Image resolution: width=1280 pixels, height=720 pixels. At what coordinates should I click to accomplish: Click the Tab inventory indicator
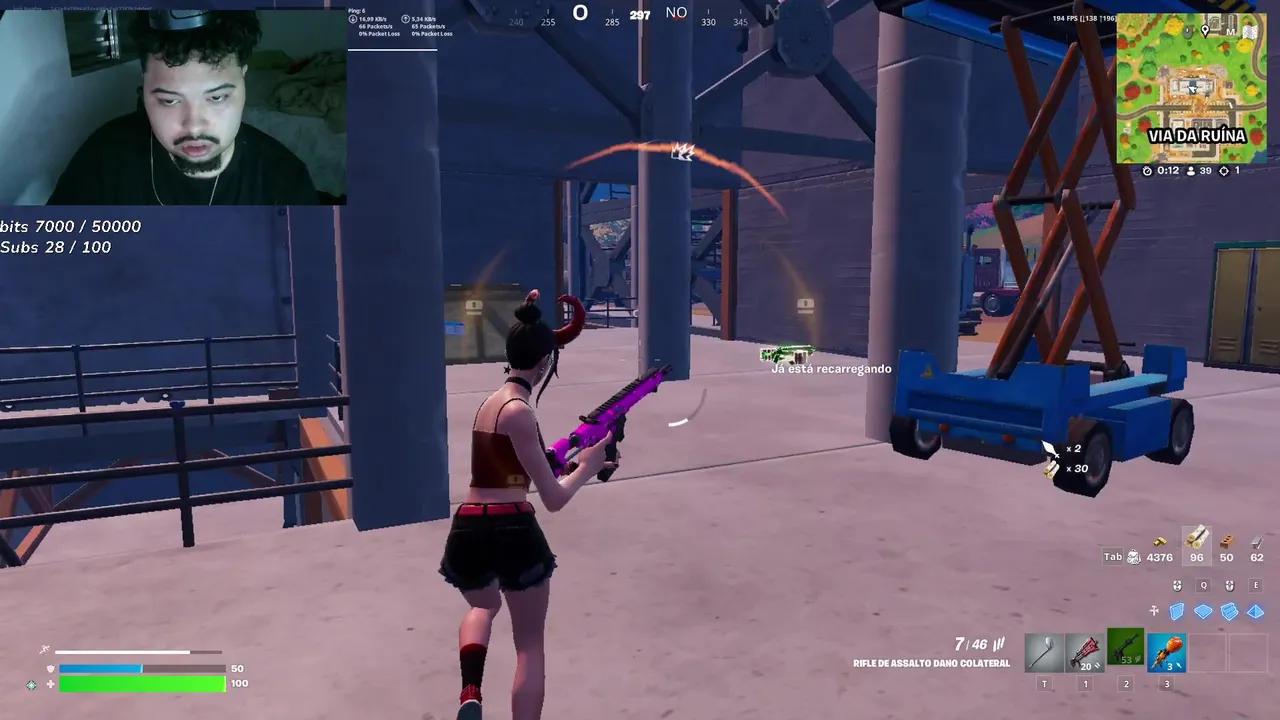pos(1112,556)
